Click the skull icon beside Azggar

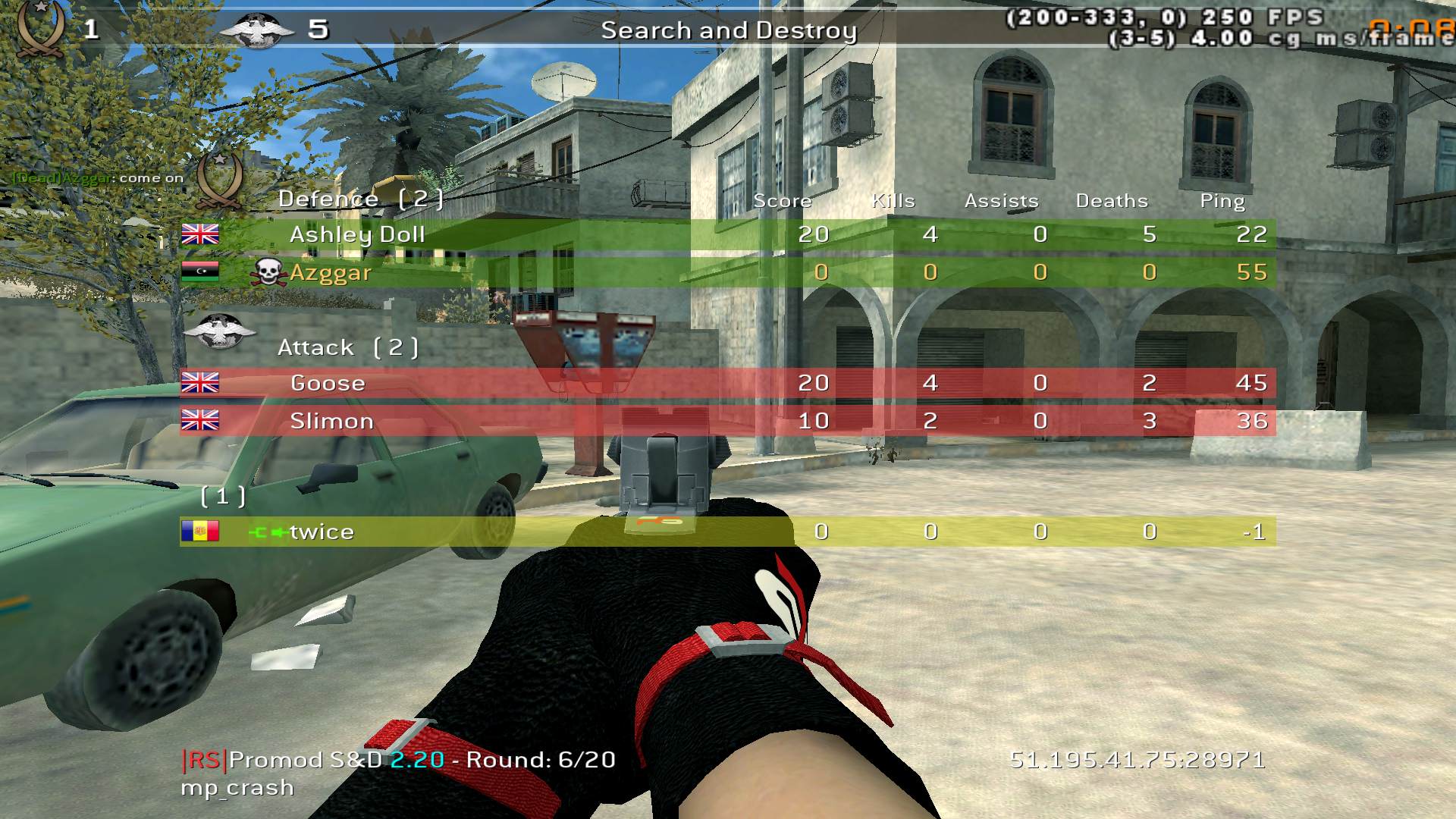tap(268, 270)
